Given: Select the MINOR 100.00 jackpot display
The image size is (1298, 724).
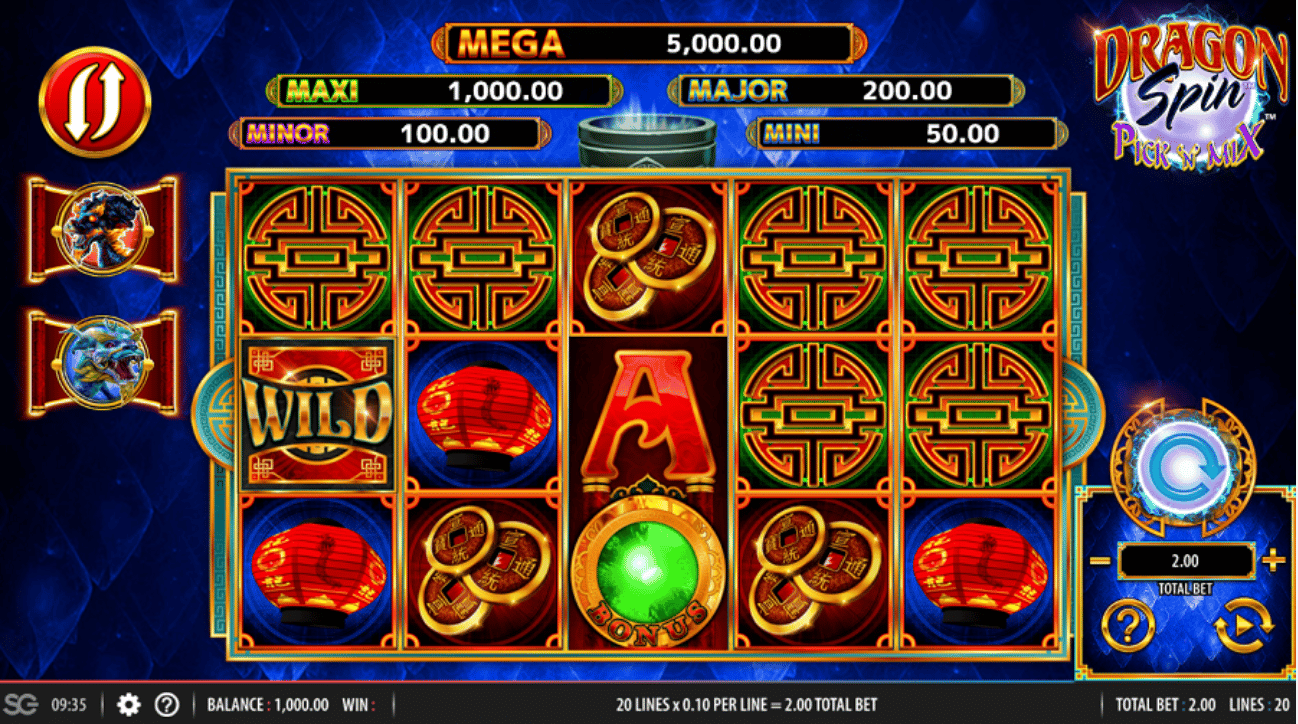Looking at the screenshot, I should click(x=390, y=133).
